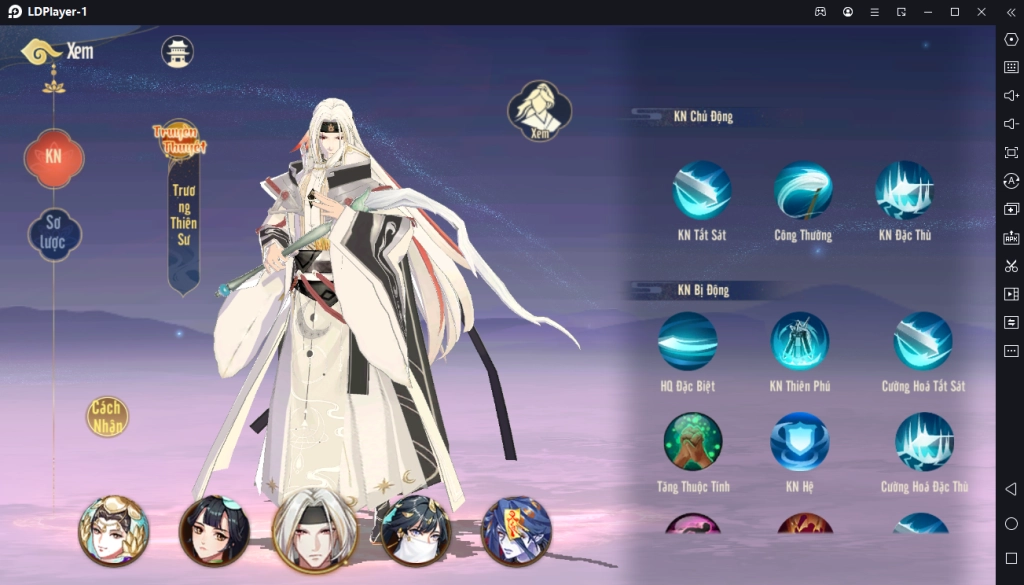View the Công Thường skill
Viewport: 1024px width, 585px height.
(x=802, y=190)
